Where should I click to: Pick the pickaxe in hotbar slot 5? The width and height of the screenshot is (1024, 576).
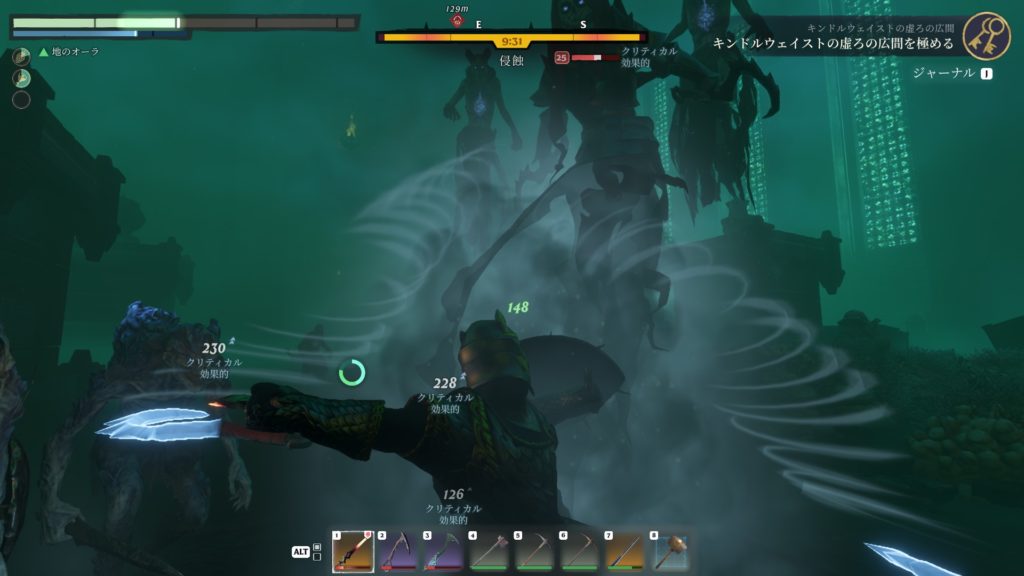coord(535,552)
